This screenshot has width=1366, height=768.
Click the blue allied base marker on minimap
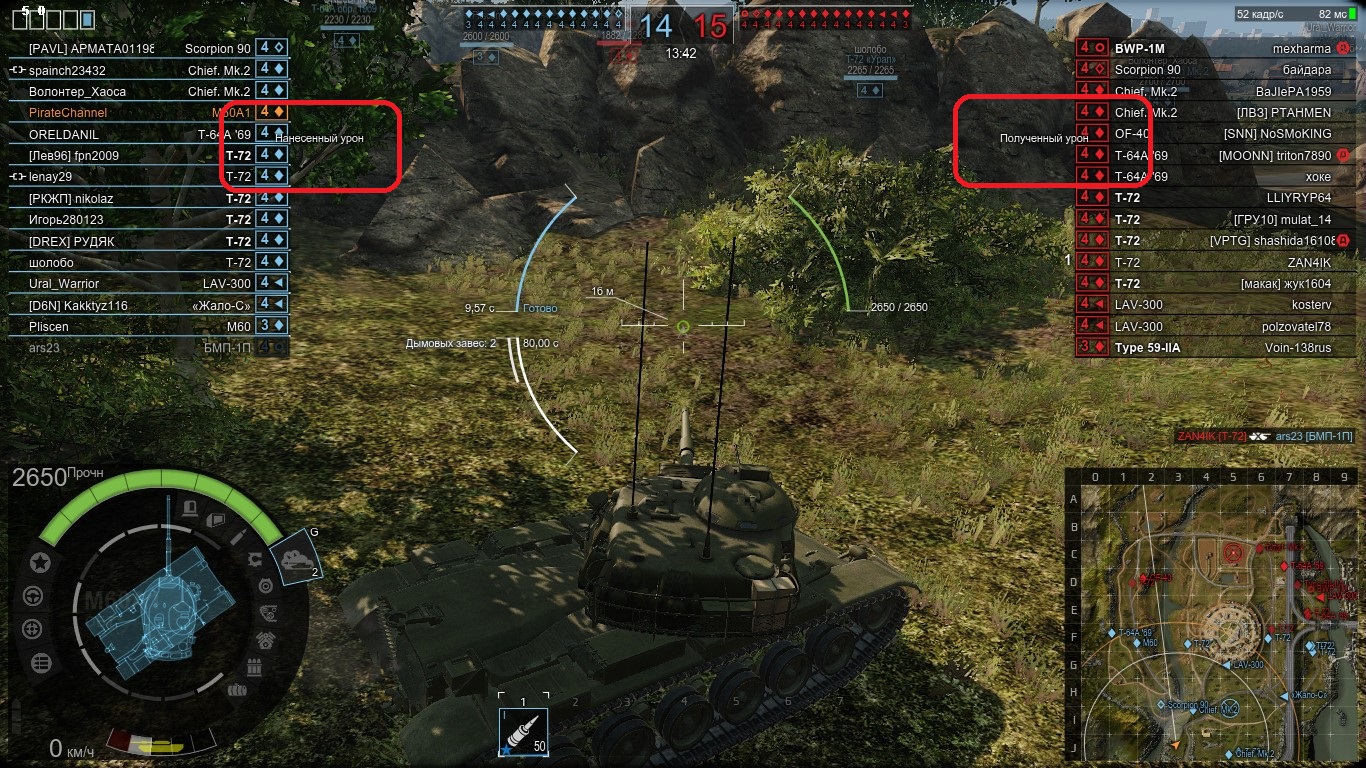coord(1229,707)
